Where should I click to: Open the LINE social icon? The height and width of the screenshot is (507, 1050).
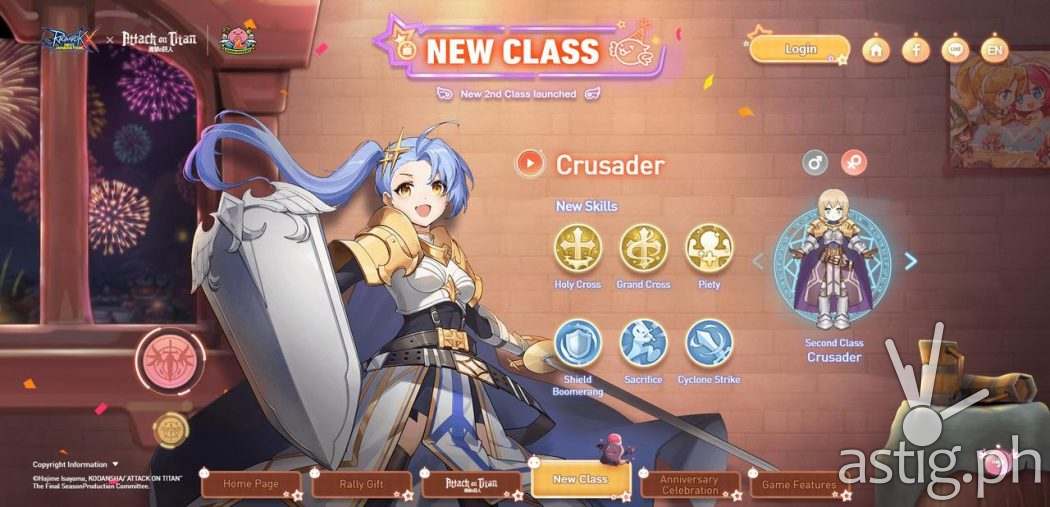pyautogui.click(x=955, y=49)
